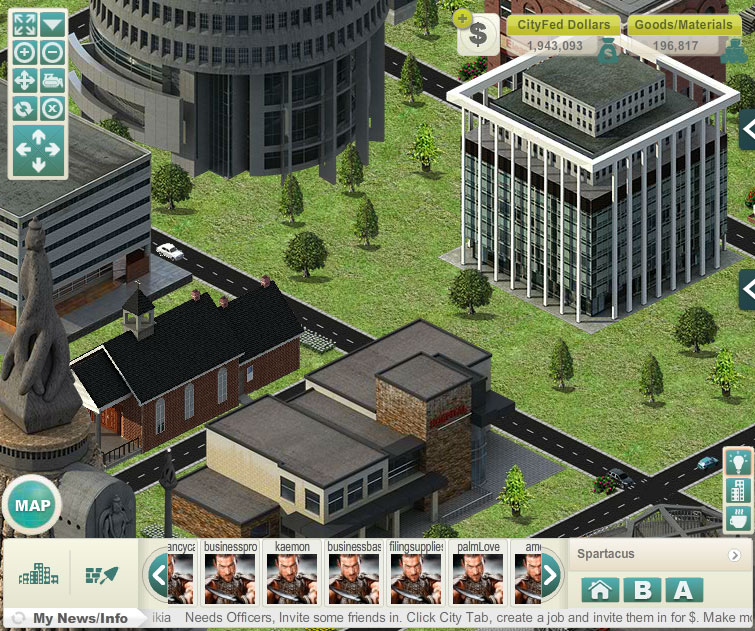Open the city MAP button
The height and width of the screenshot is (631, 755).
(x=32, y=504)
